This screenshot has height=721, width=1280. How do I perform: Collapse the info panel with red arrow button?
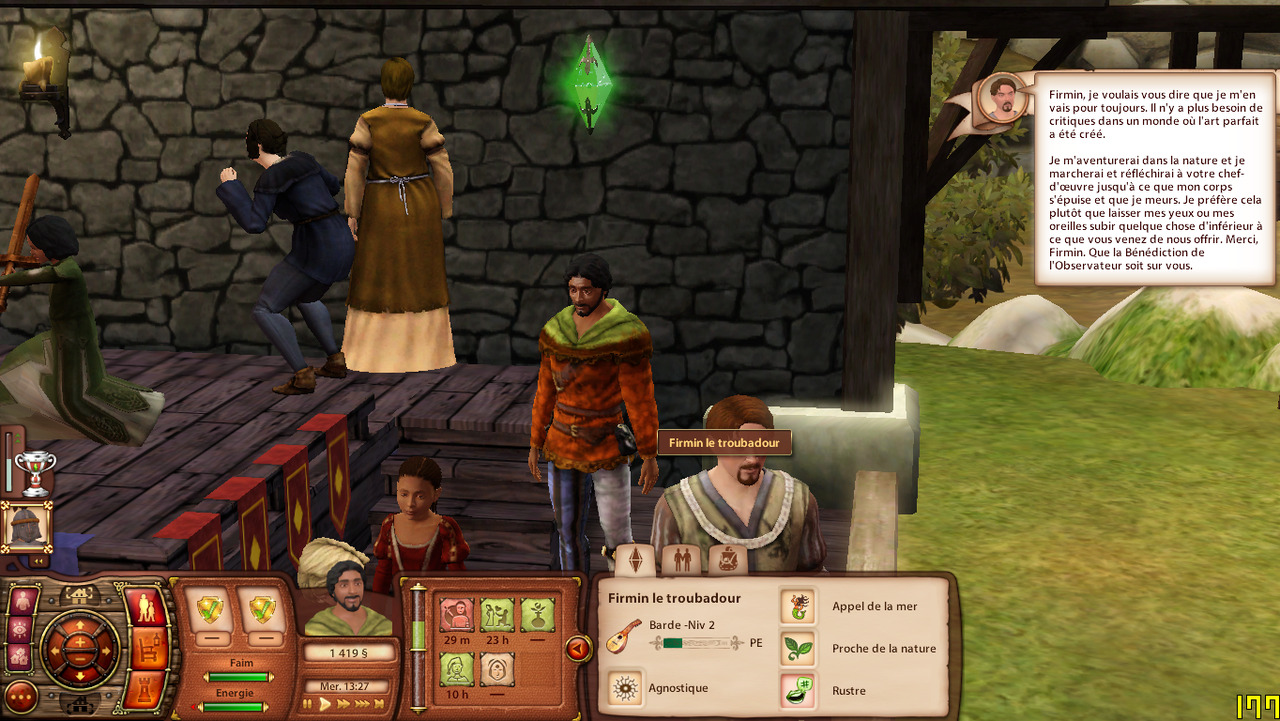578,650
